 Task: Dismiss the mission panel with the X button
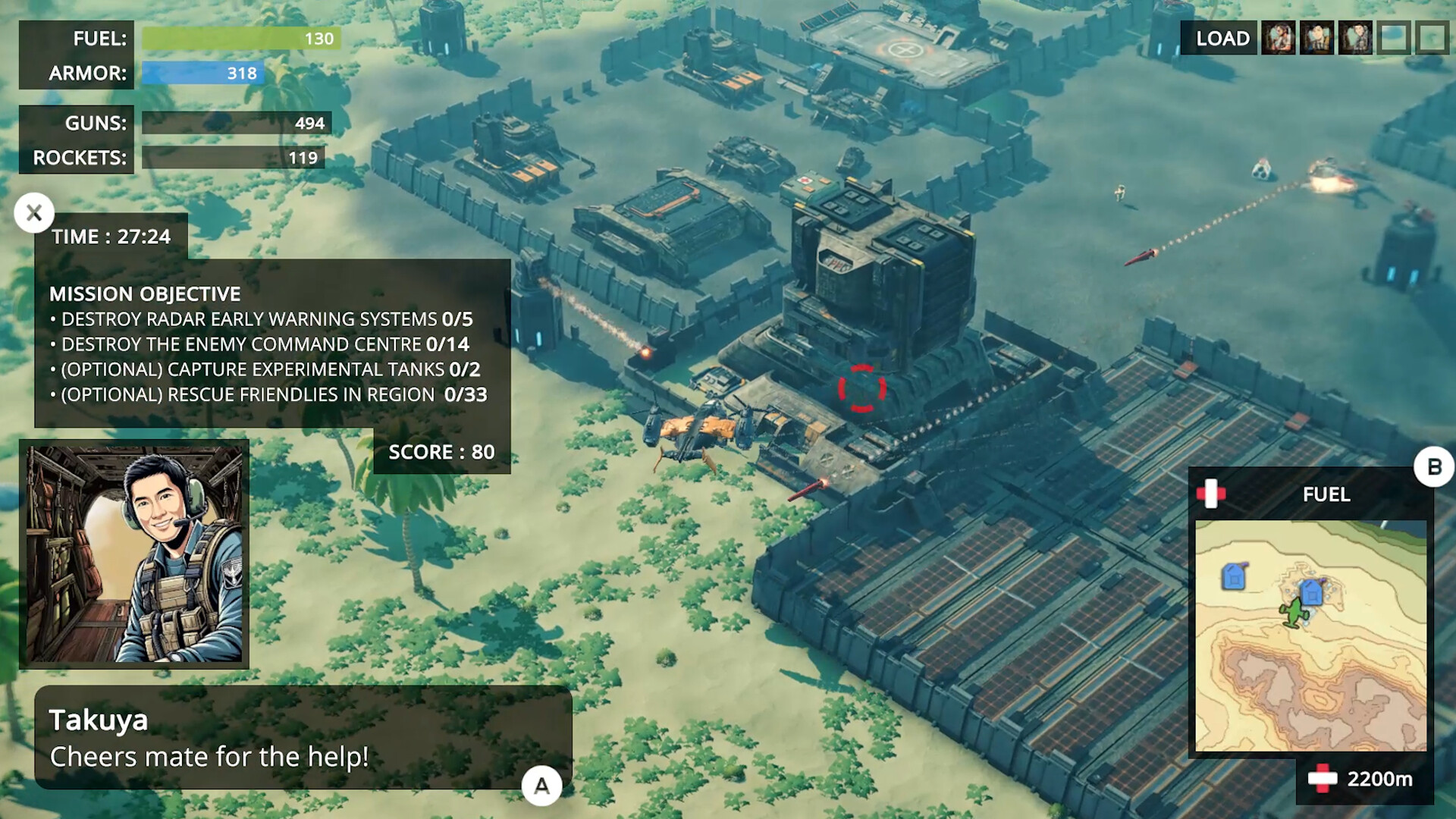[x=33, y=213]
